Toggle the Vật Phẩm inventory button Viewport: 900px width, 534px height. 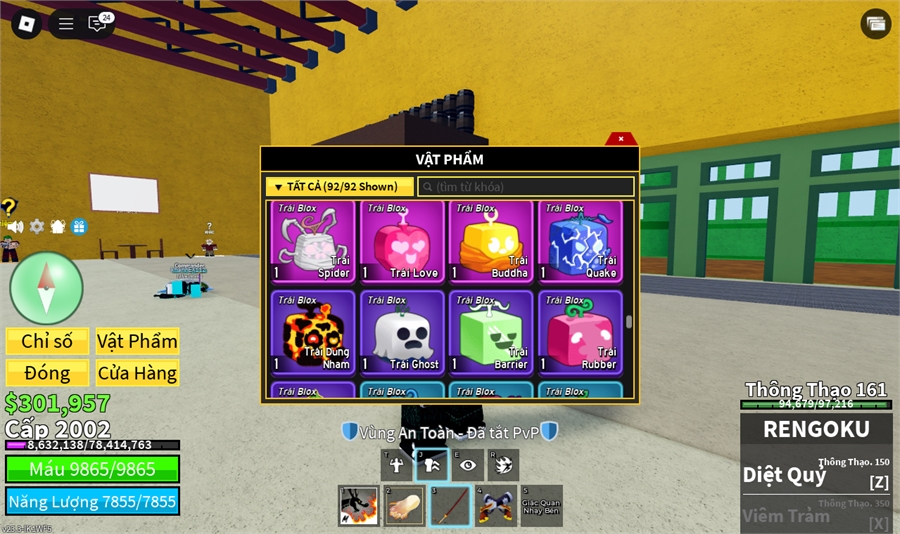[137, 341]
